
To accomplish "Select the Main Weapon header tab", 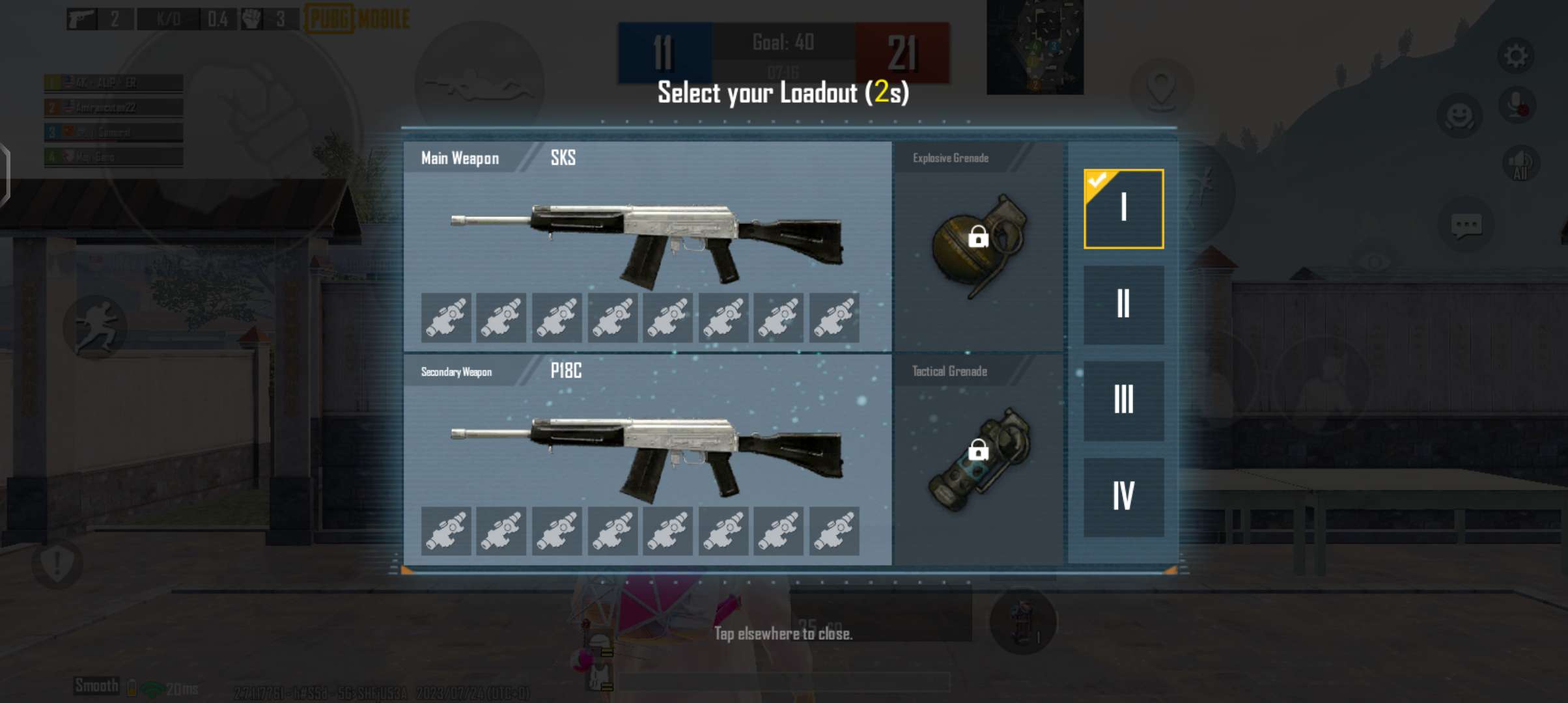I will 459,158.
